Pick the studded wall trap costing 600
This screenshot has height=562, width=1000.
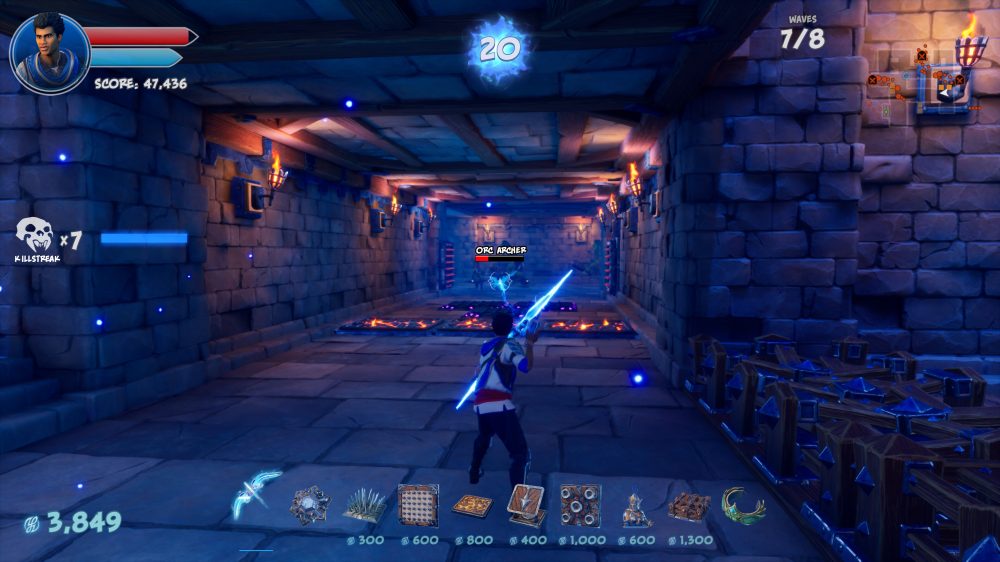pos(418,505)
